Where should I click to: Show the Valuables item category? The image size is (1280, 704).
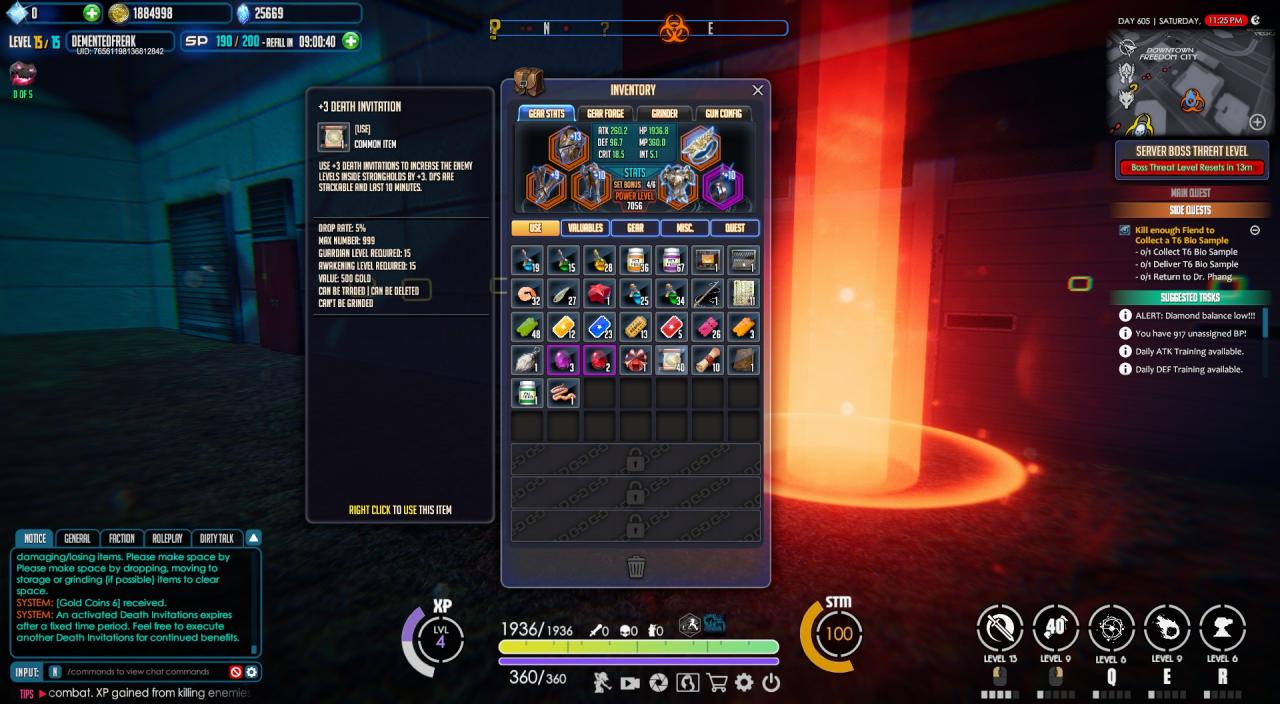pyautogui.click(x=585, y=228)
